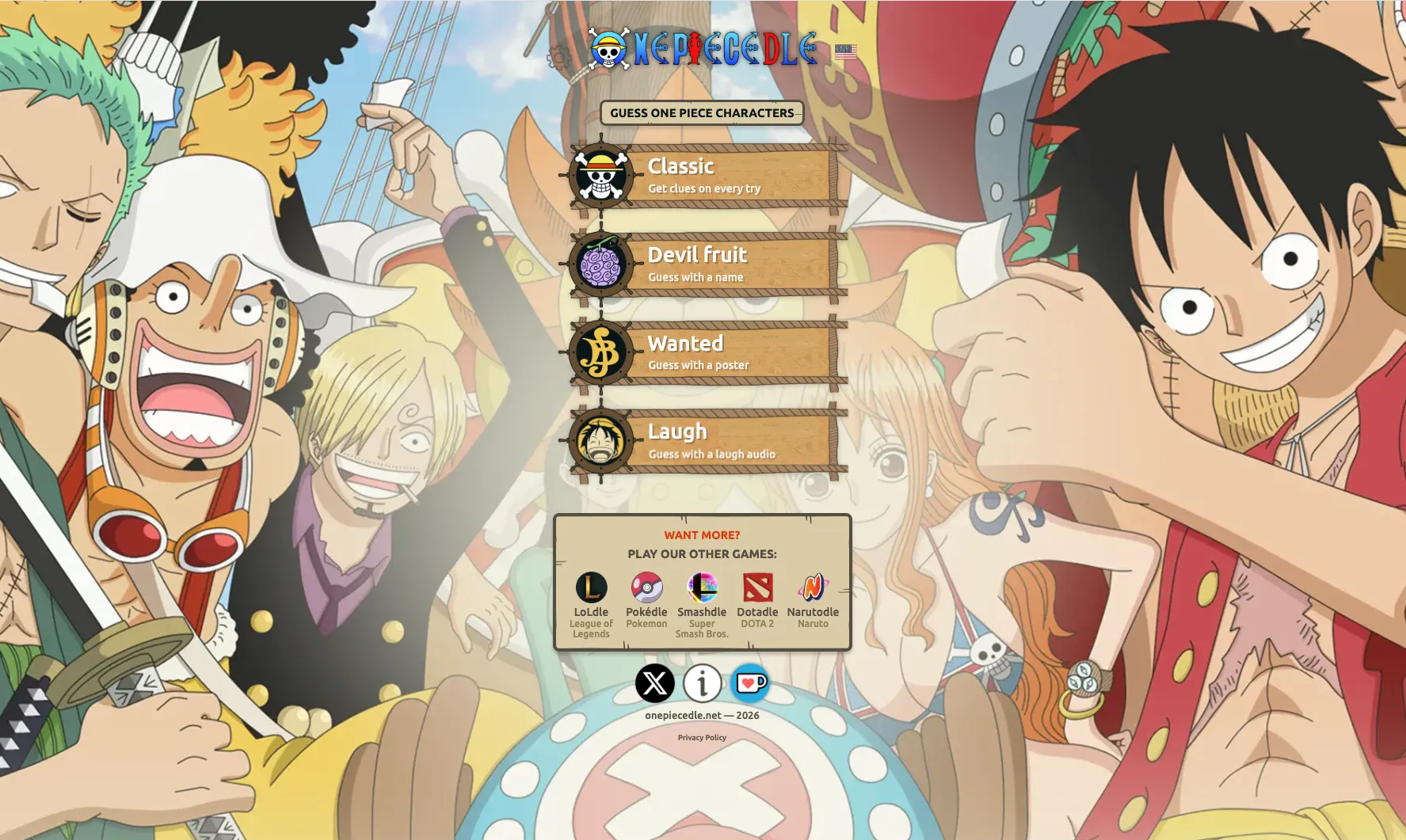
Task: Click the GUESS ONE PIECE CHARACTERS header
Action: click(x=702, y=113)
